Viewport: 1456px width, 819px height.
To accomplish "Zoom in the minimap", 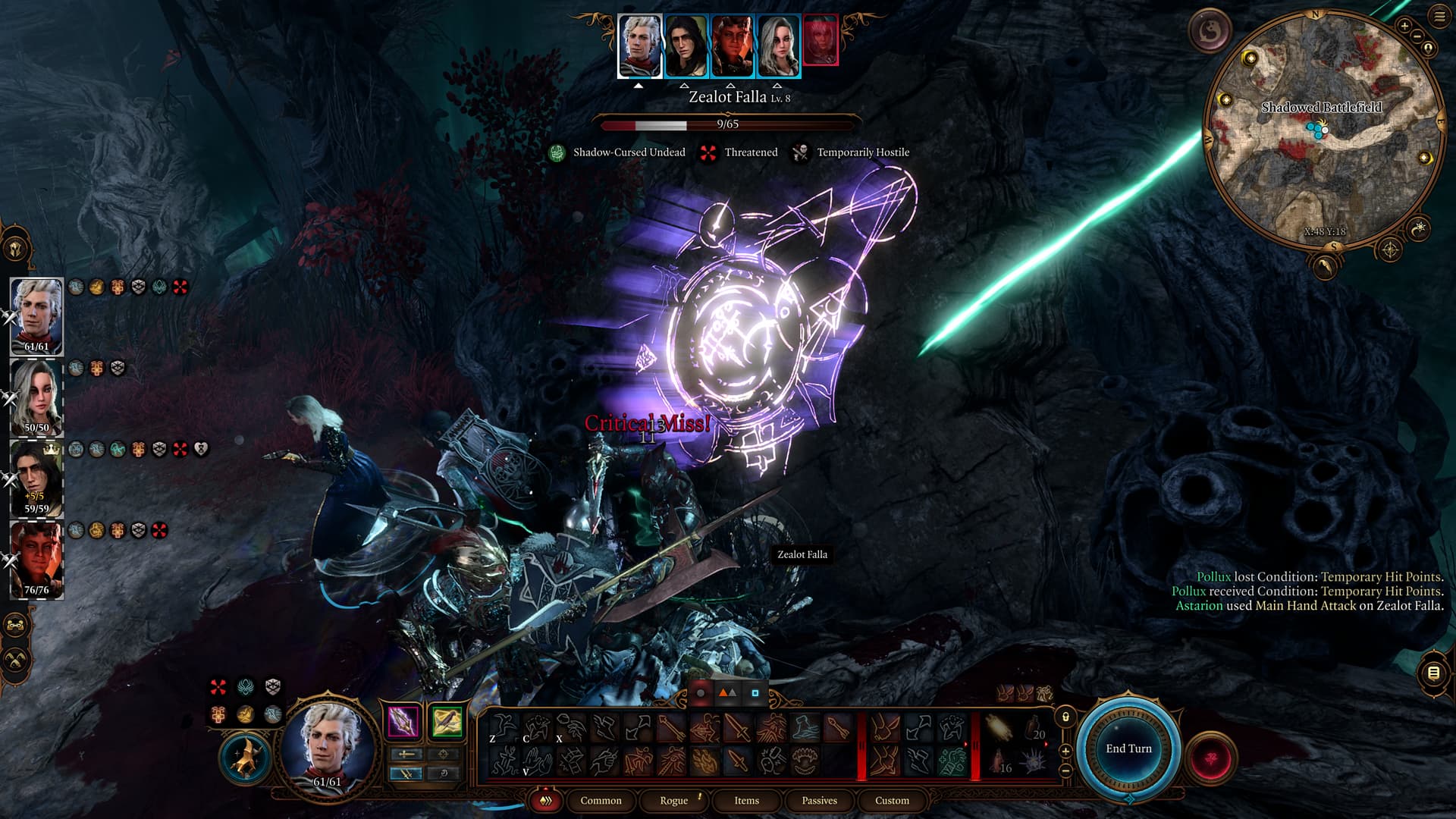I will coord(1404,27).
